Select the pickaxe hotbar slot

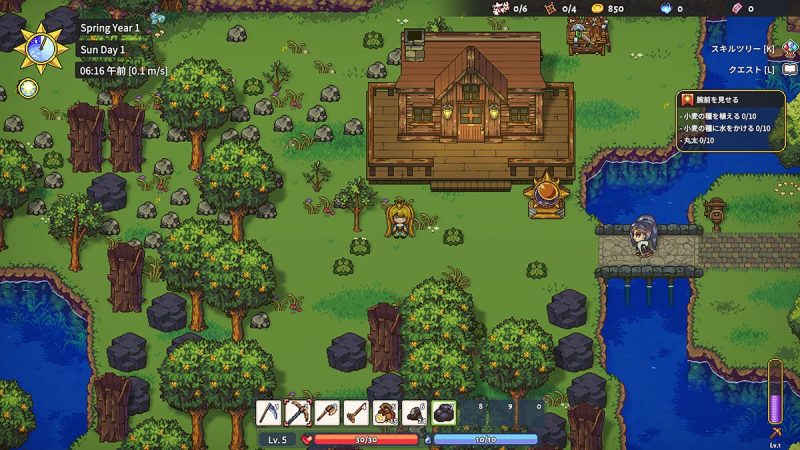(298, 412)
